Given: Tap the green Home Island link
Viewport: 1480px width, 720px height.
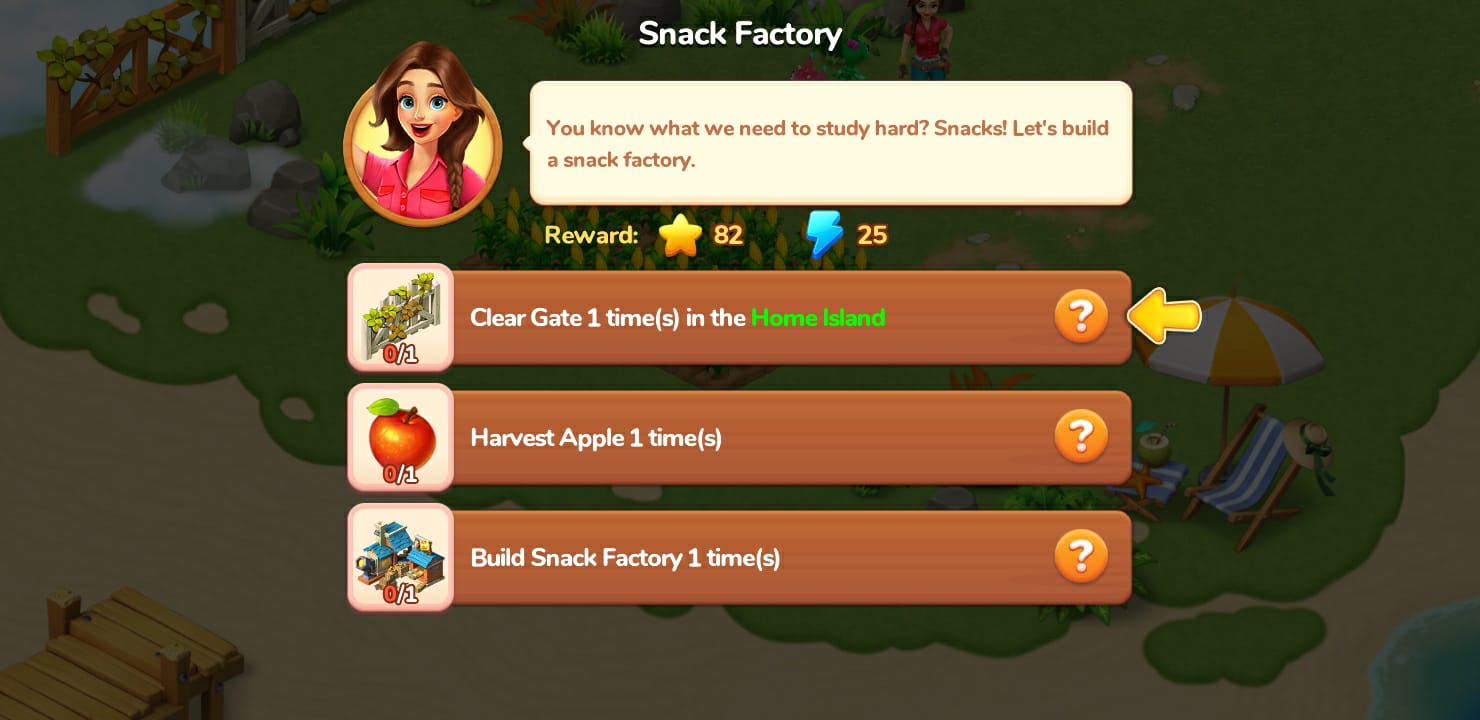Looking at the screenshot, I should click(818, 318).
